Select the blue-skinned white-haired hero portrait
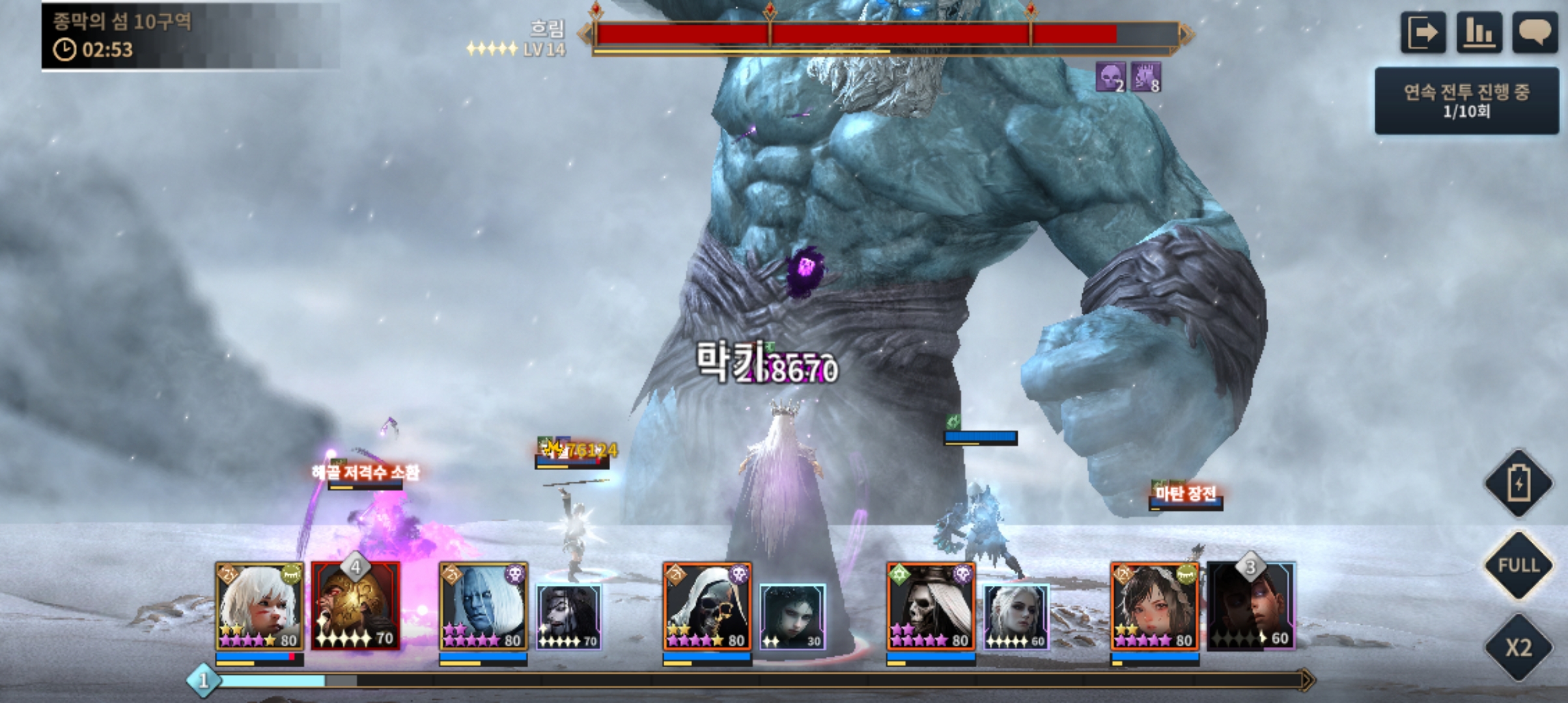 [x=483, y=606]
